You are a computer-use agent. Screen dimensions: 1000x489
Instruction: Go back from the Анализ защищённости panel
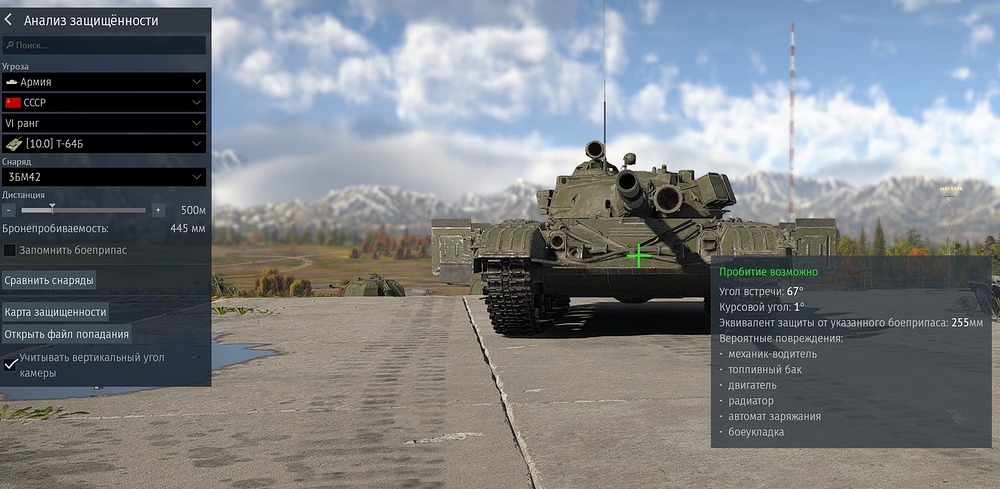(x=10, y=20)
